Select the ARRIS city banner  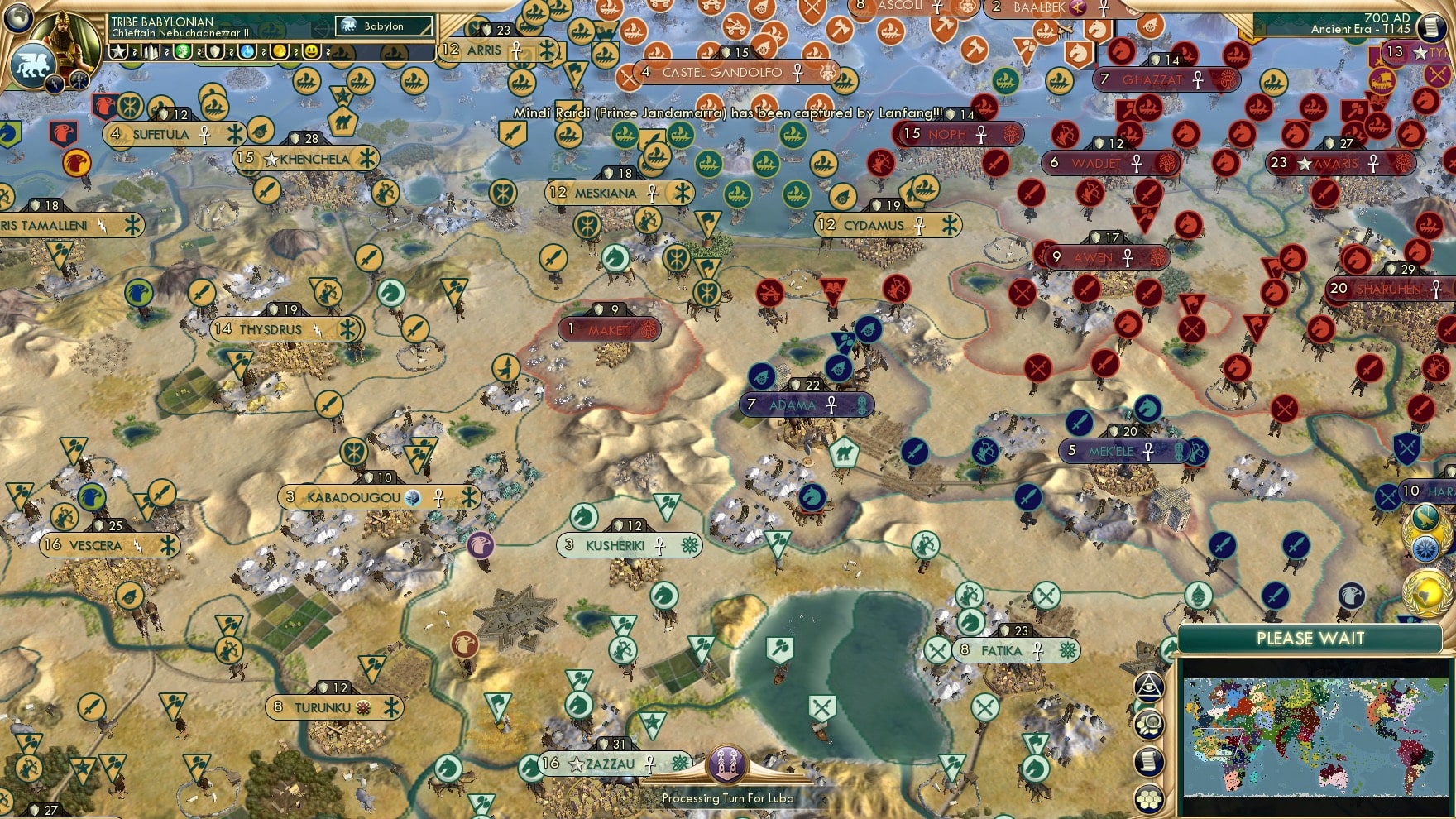(482, 50)
